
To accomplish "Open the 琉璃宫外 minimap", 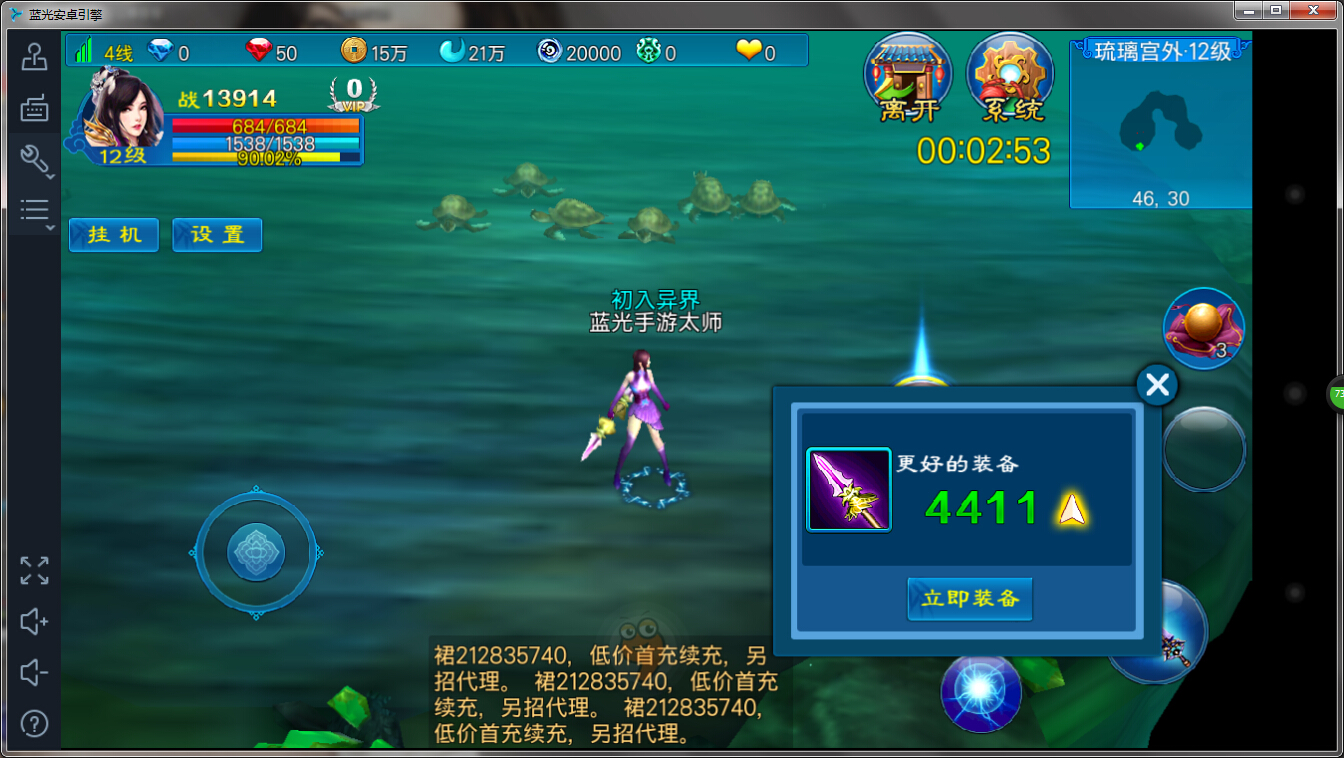I will (x=1160, y=125).
